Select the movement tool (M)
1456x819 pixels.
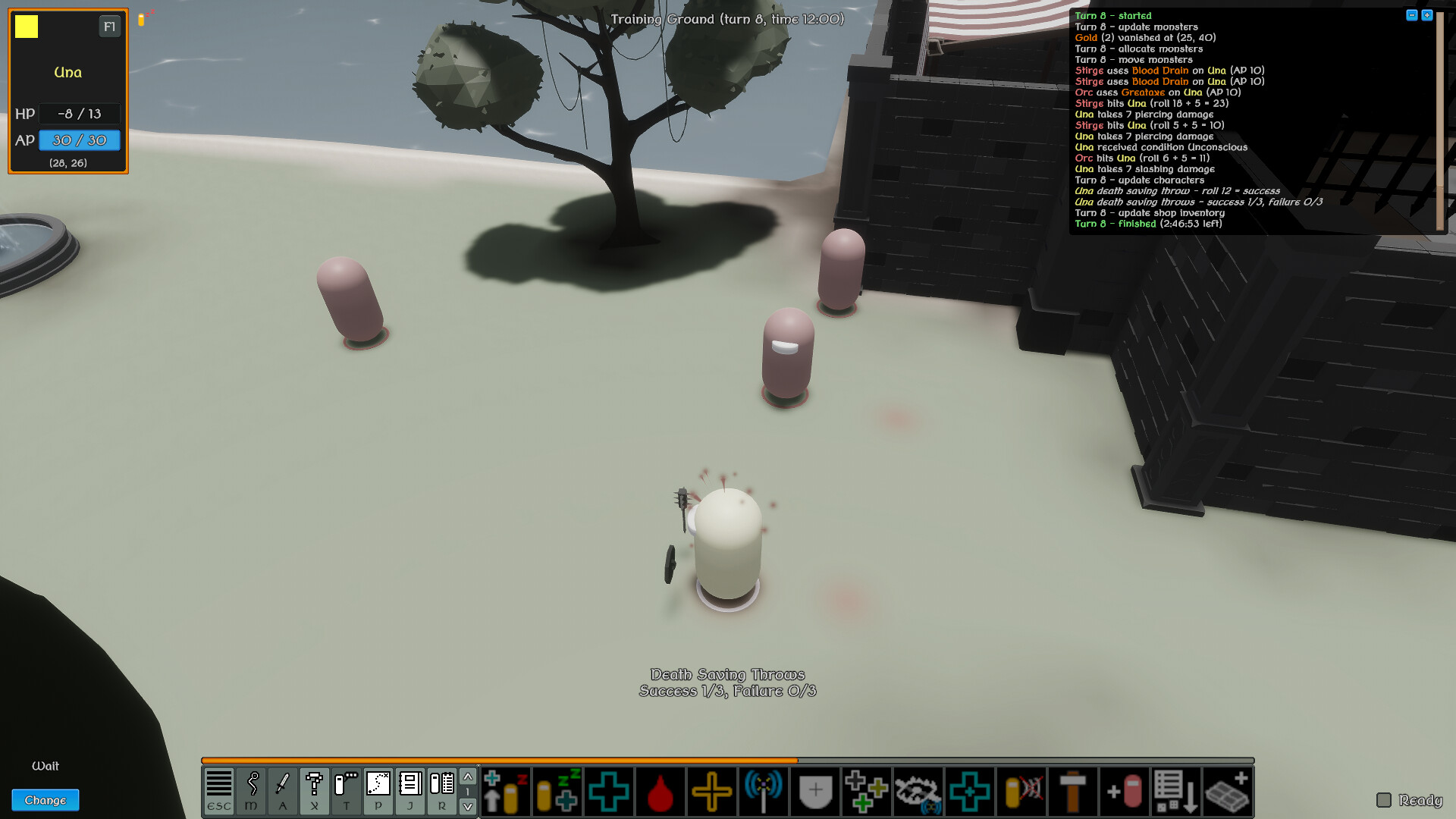click(251, 791)
